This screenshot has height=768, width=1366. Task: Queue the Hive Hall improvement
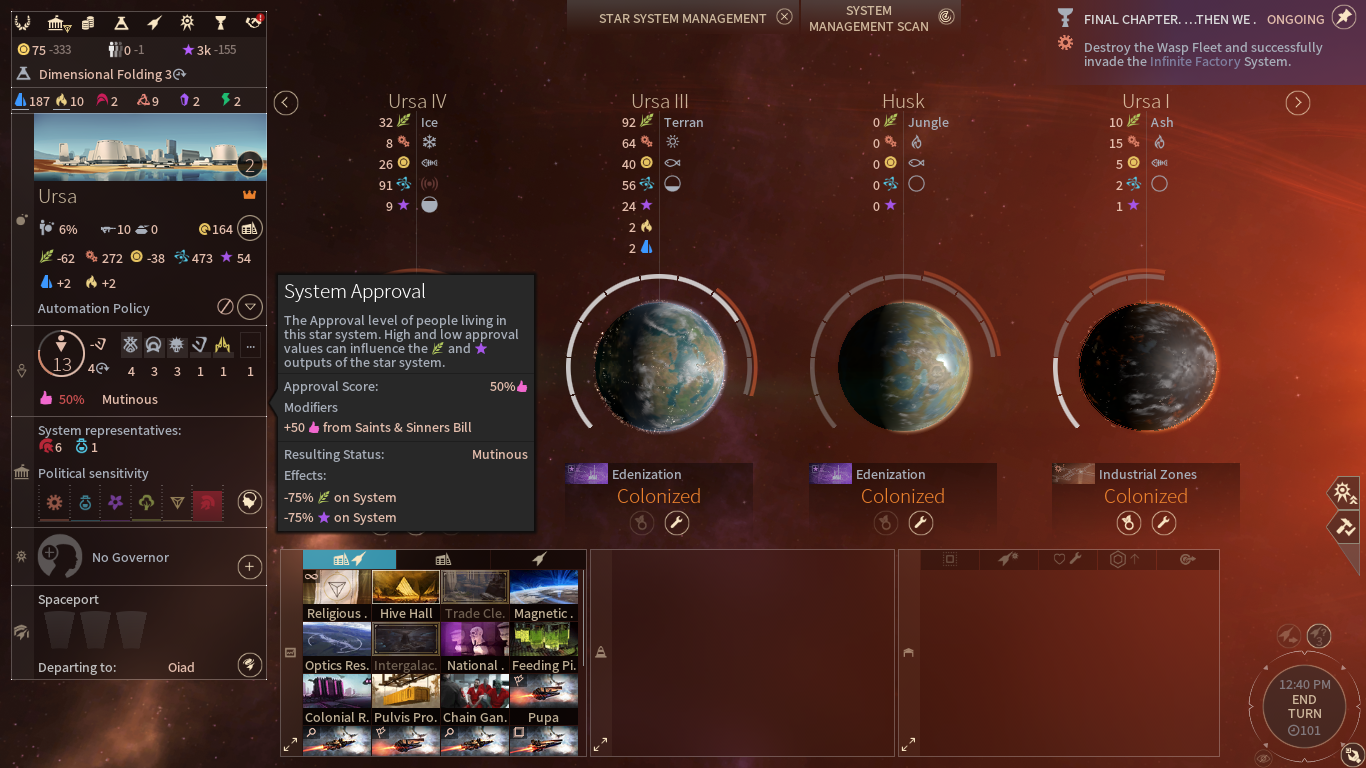406,595
